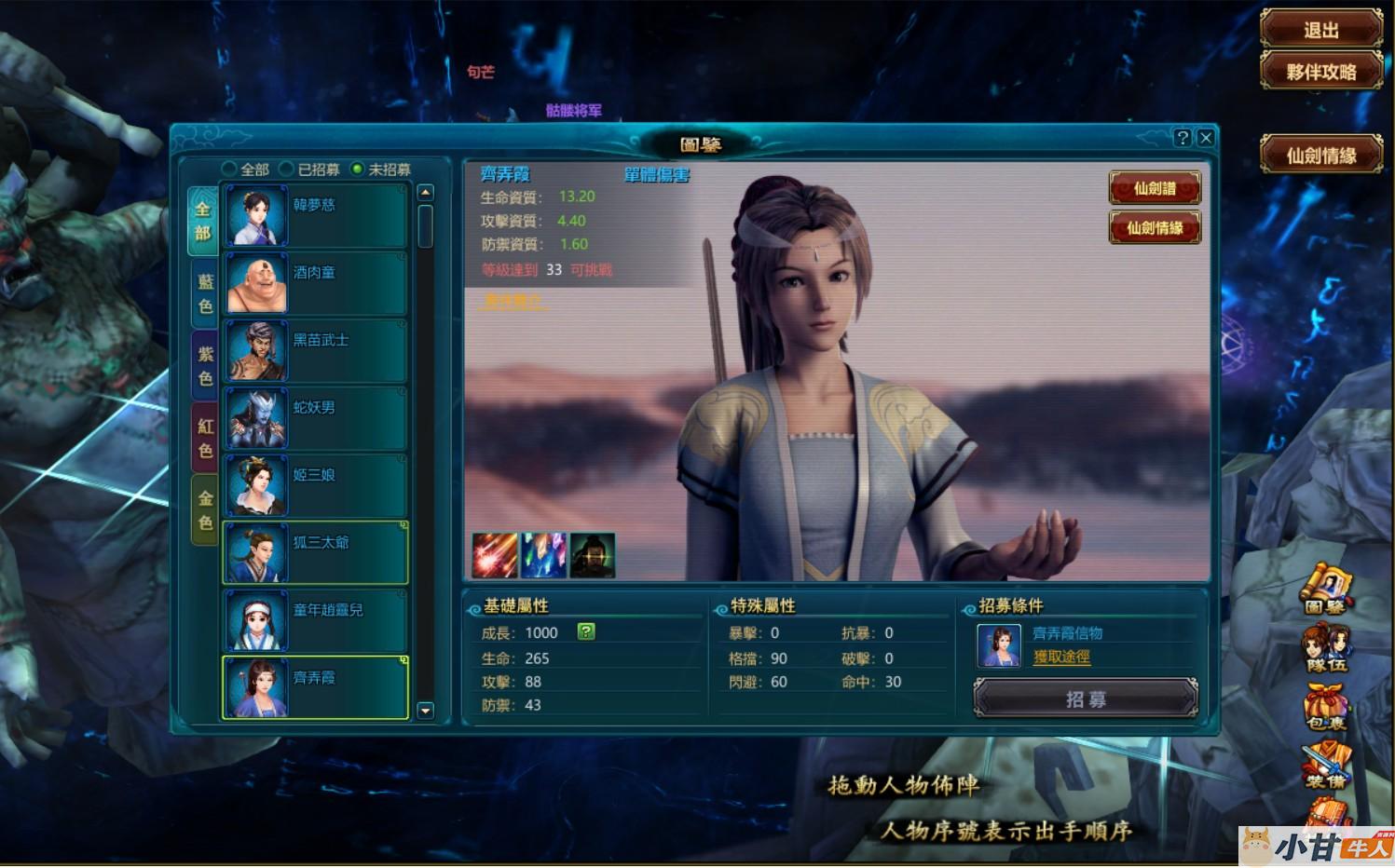The image size is (1395, 868).
Task: Click the 退出 exit button
Action: [1320, 30]
